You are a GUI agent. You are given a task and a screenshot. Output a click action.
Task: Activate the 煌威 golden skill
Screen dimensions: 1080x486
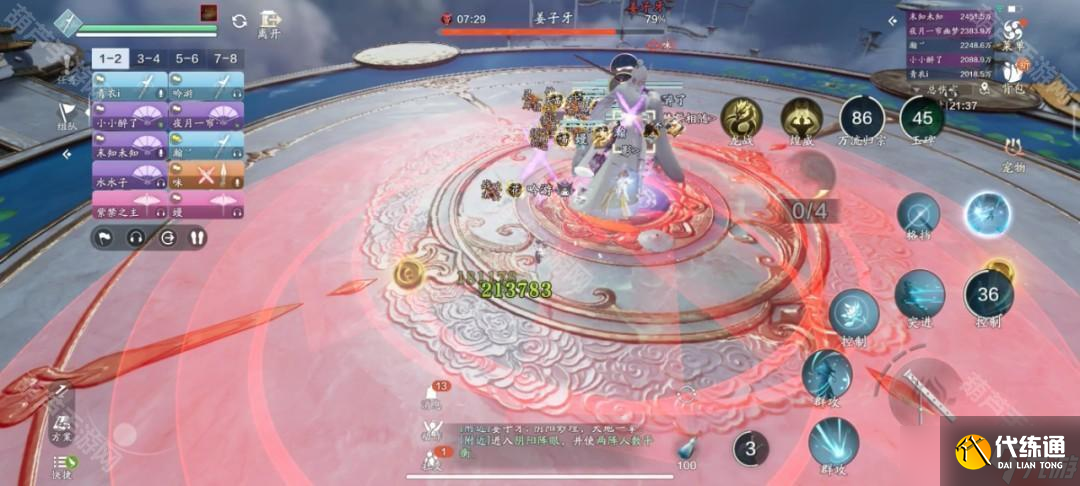click(x=801, y=117)
